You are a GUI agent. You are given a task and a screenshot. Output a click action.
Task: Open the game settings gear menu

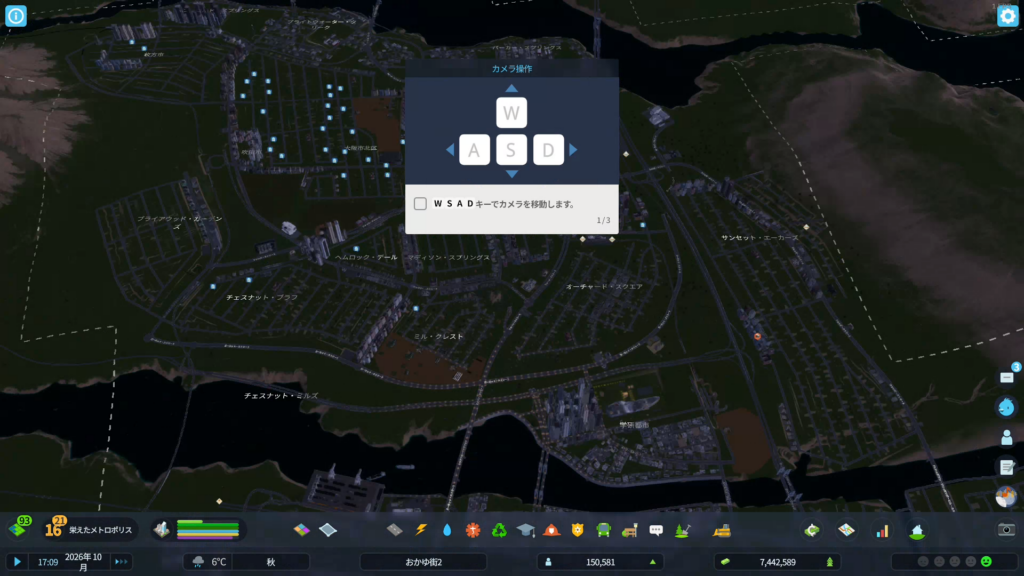point(1007,15)
